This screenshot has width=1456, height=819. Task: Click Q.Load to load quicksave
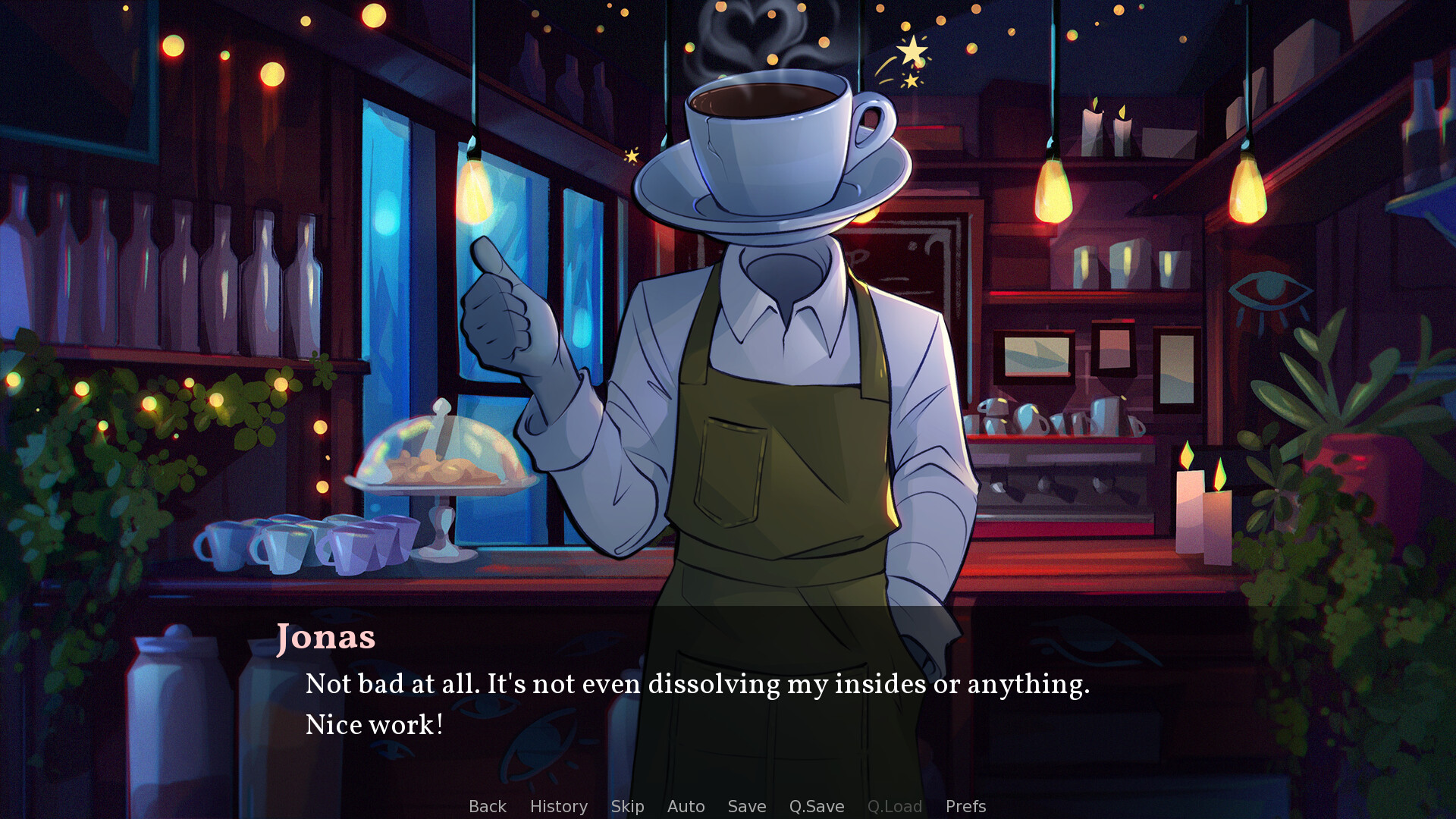[895, 806]
